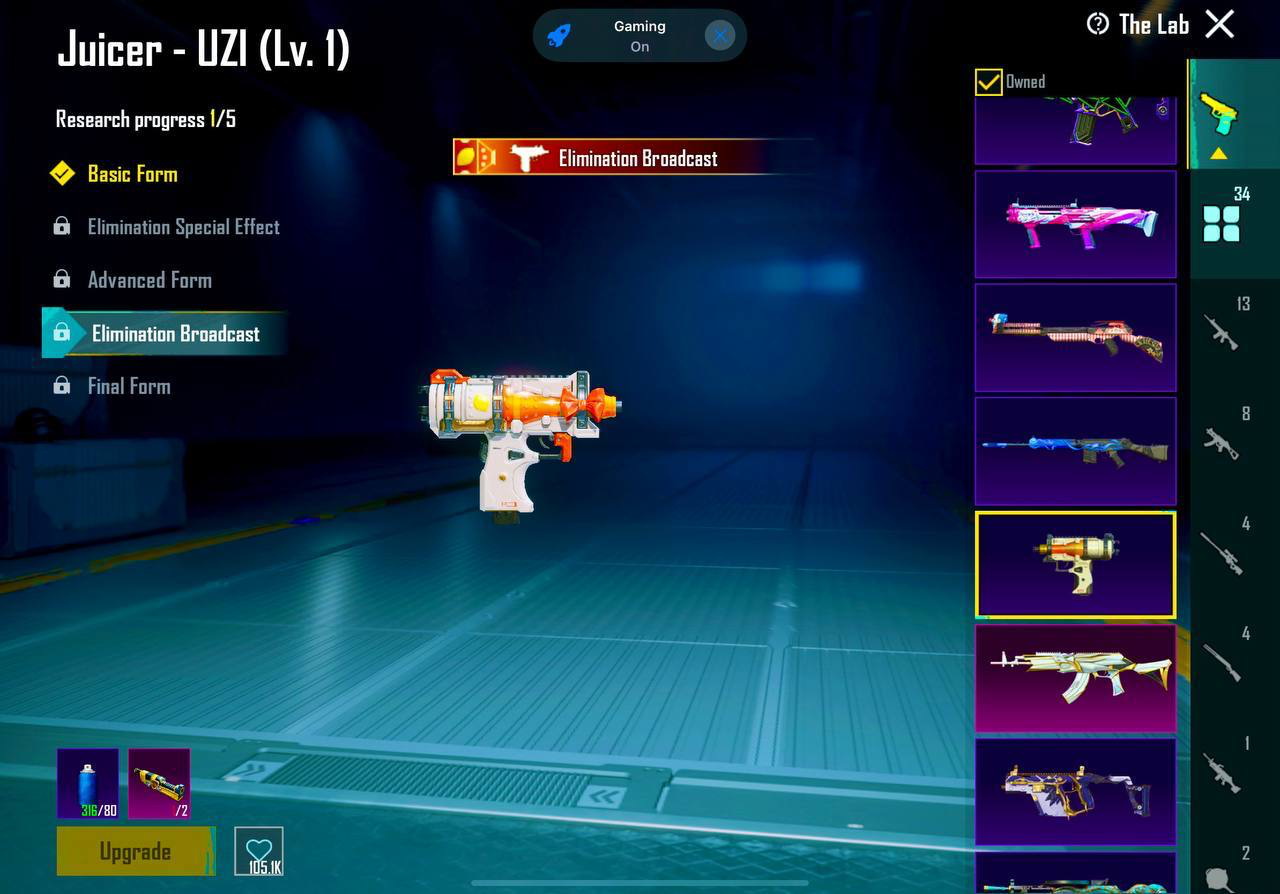This screenshot has width=1280, height=894.
Task: Switch to the all-skins grid tab
Action: tap(1222, 223)
